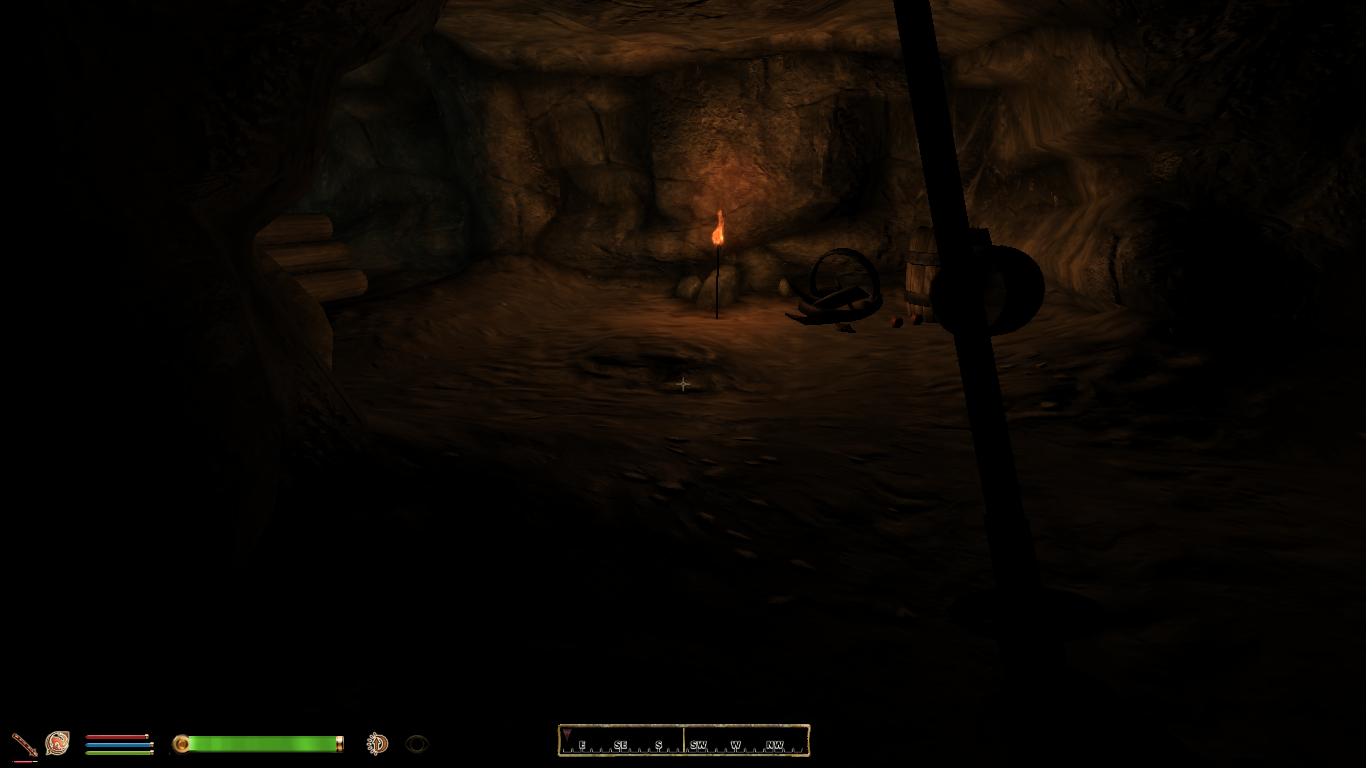Click the red quest marker on compass
This screenshot has width=1366, height=768.
point(568,736)
